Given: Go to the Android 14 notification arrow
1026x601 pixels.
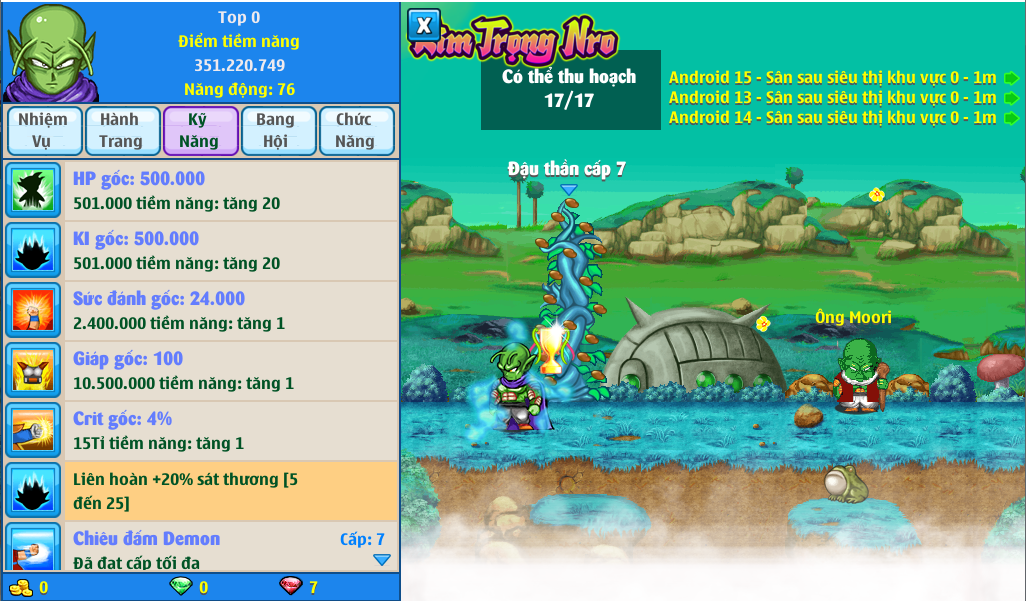Looking at the screenshot, I should 1011,118.
